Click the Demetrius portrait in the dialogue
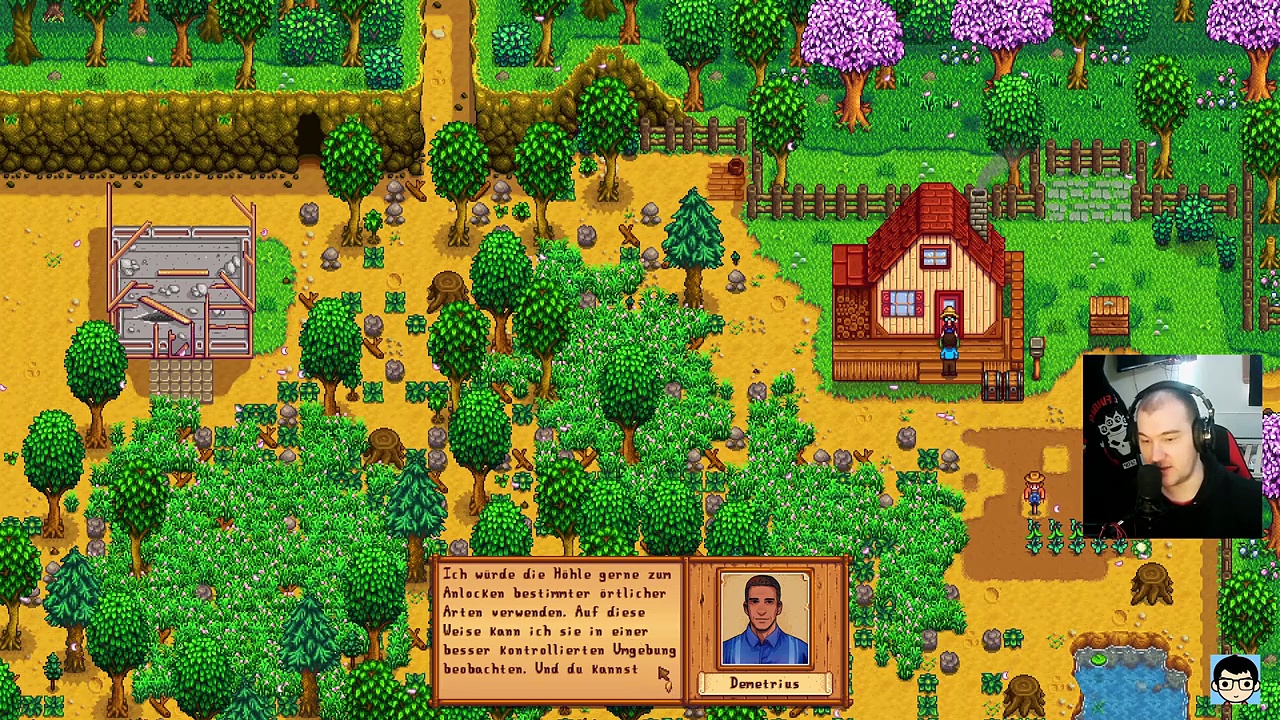This screenshot has height=720, width=1280. pyautogui.click(x=765, y=619)
